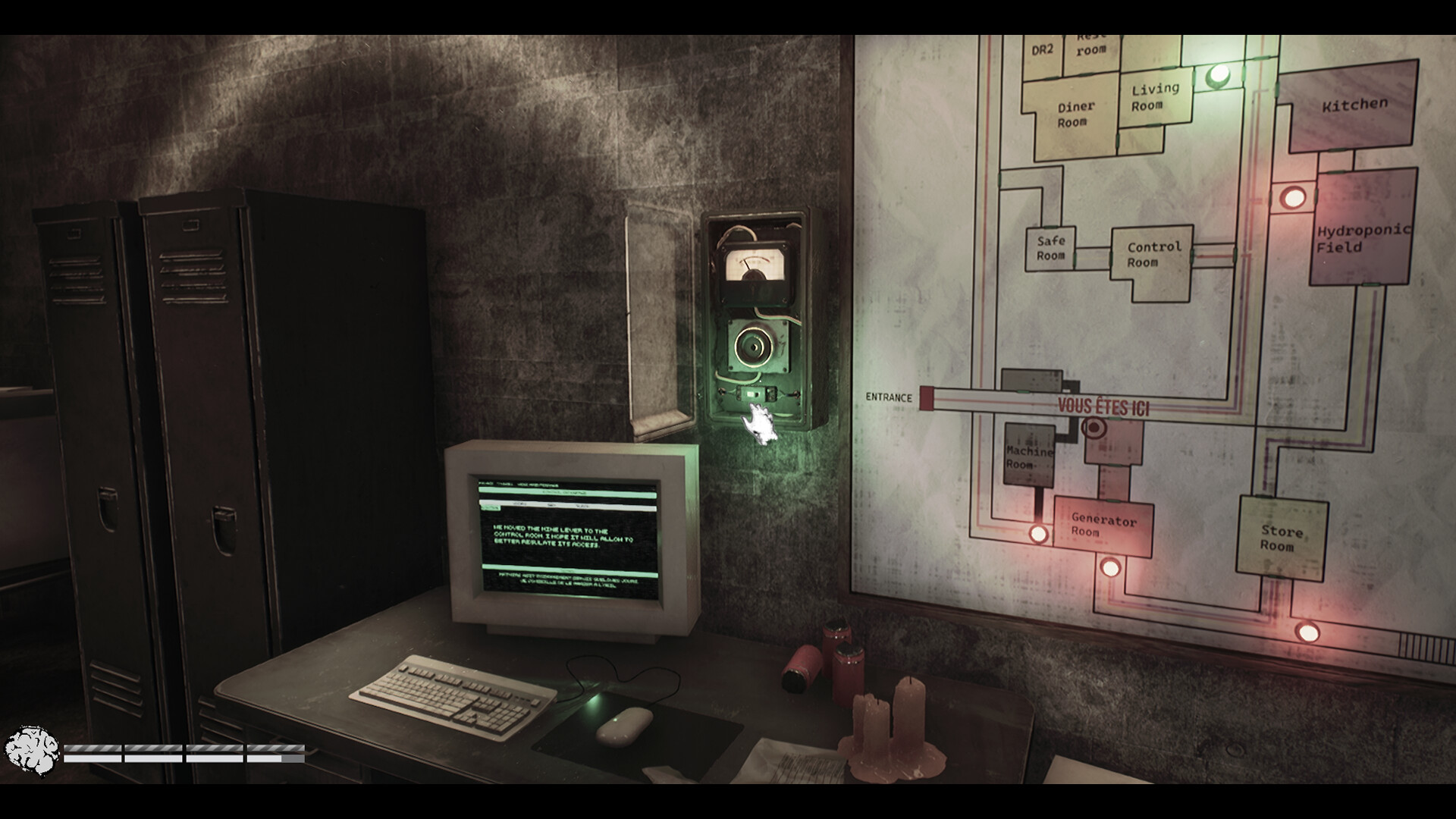Screen dimensions: 1456x819
Task: Select the highlighted green tab on the terminal
Action: point(491,507)
